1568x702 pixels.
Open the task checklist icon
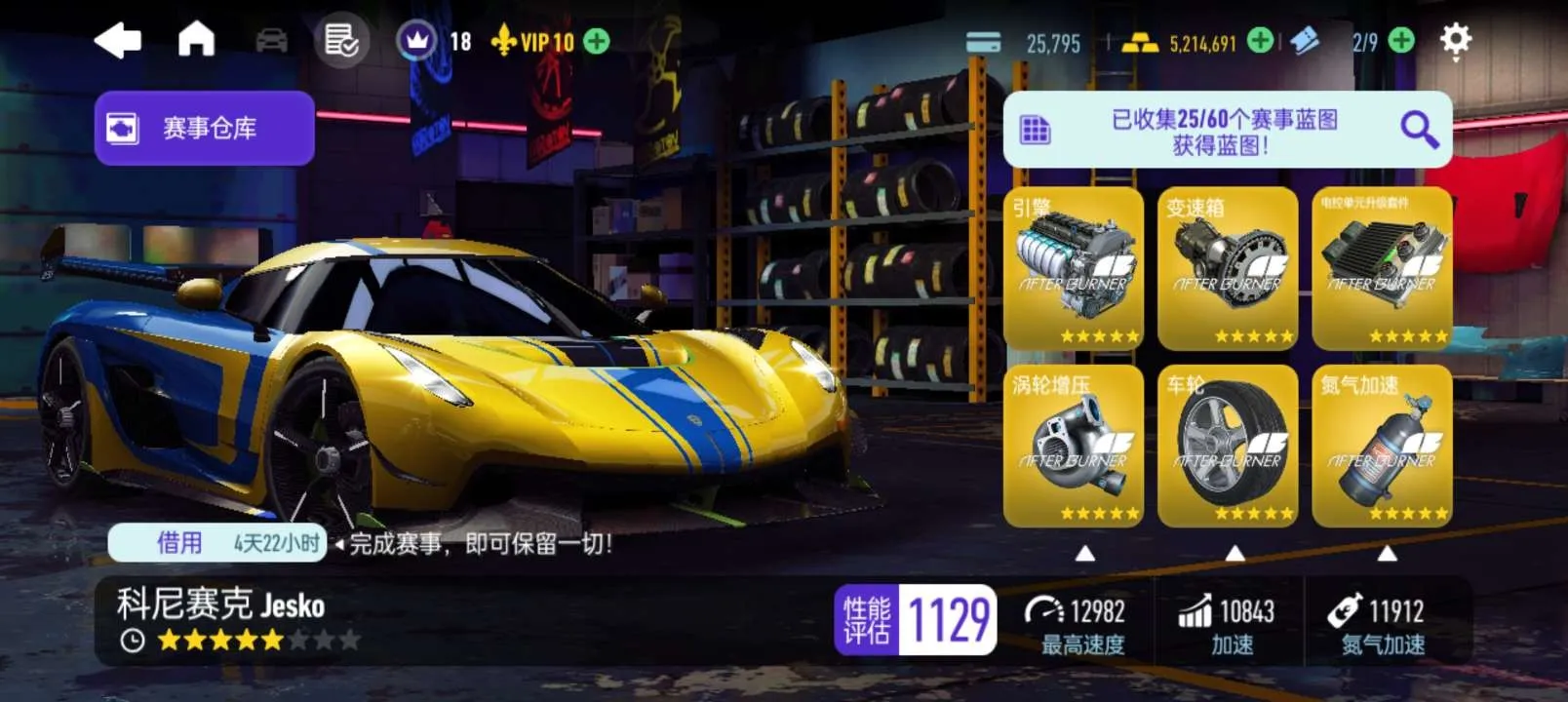(x=341, y=41)
